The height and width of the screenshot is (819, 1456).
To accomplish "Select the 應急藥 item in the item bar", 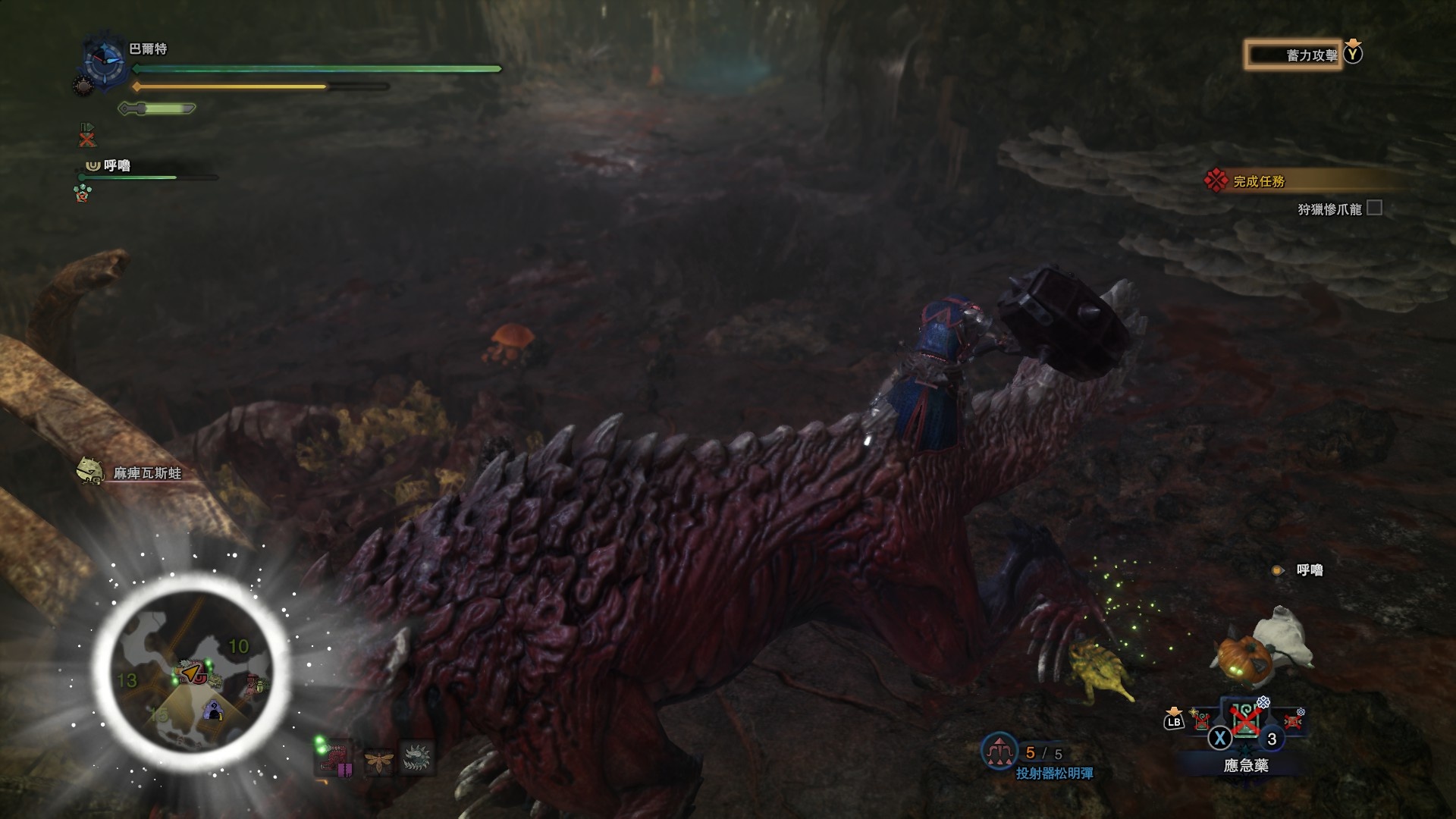I will (1245, 720).
